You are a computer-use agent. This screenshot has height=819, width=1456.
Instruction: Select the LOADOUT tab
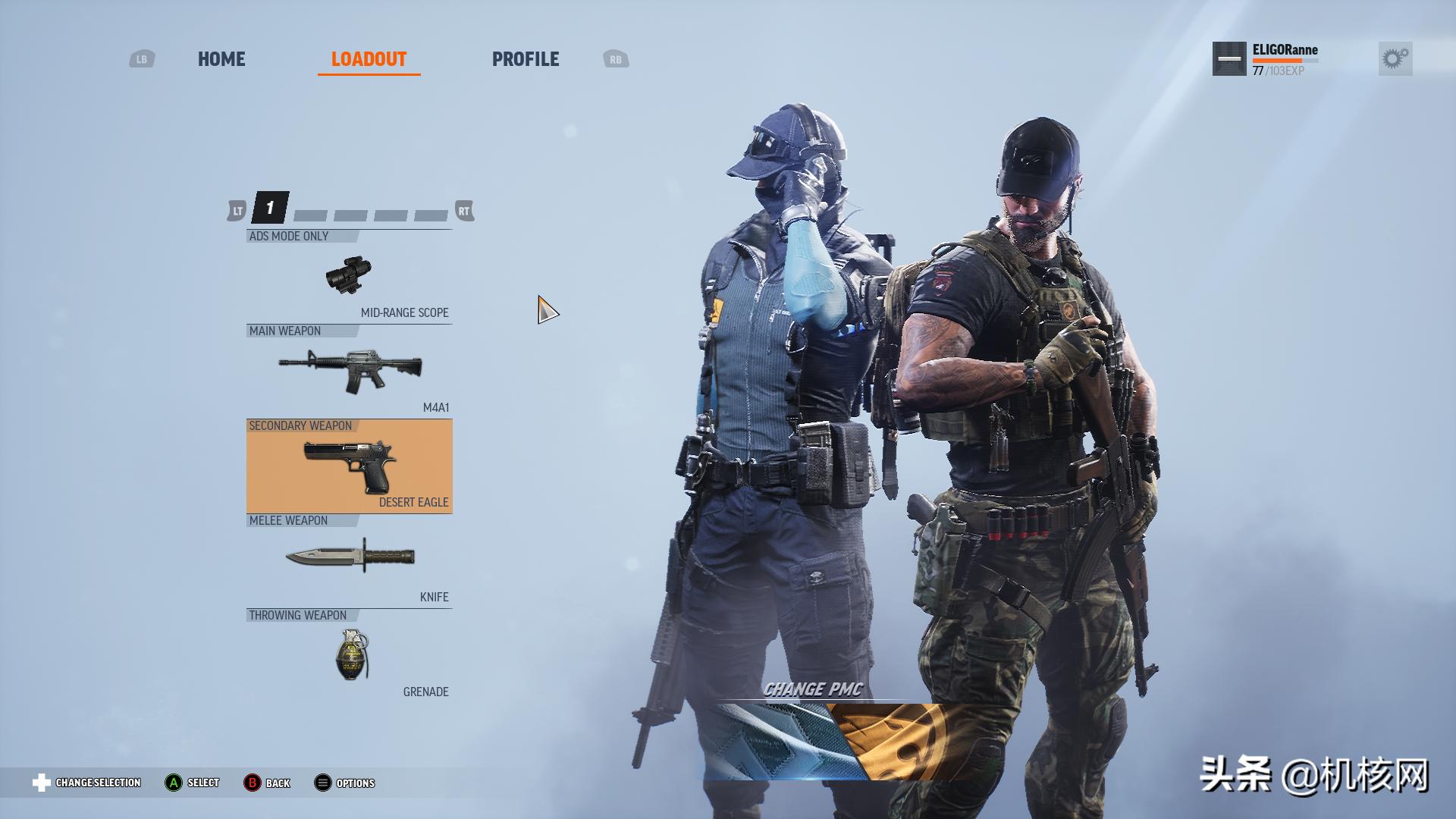tap(369, 59)
